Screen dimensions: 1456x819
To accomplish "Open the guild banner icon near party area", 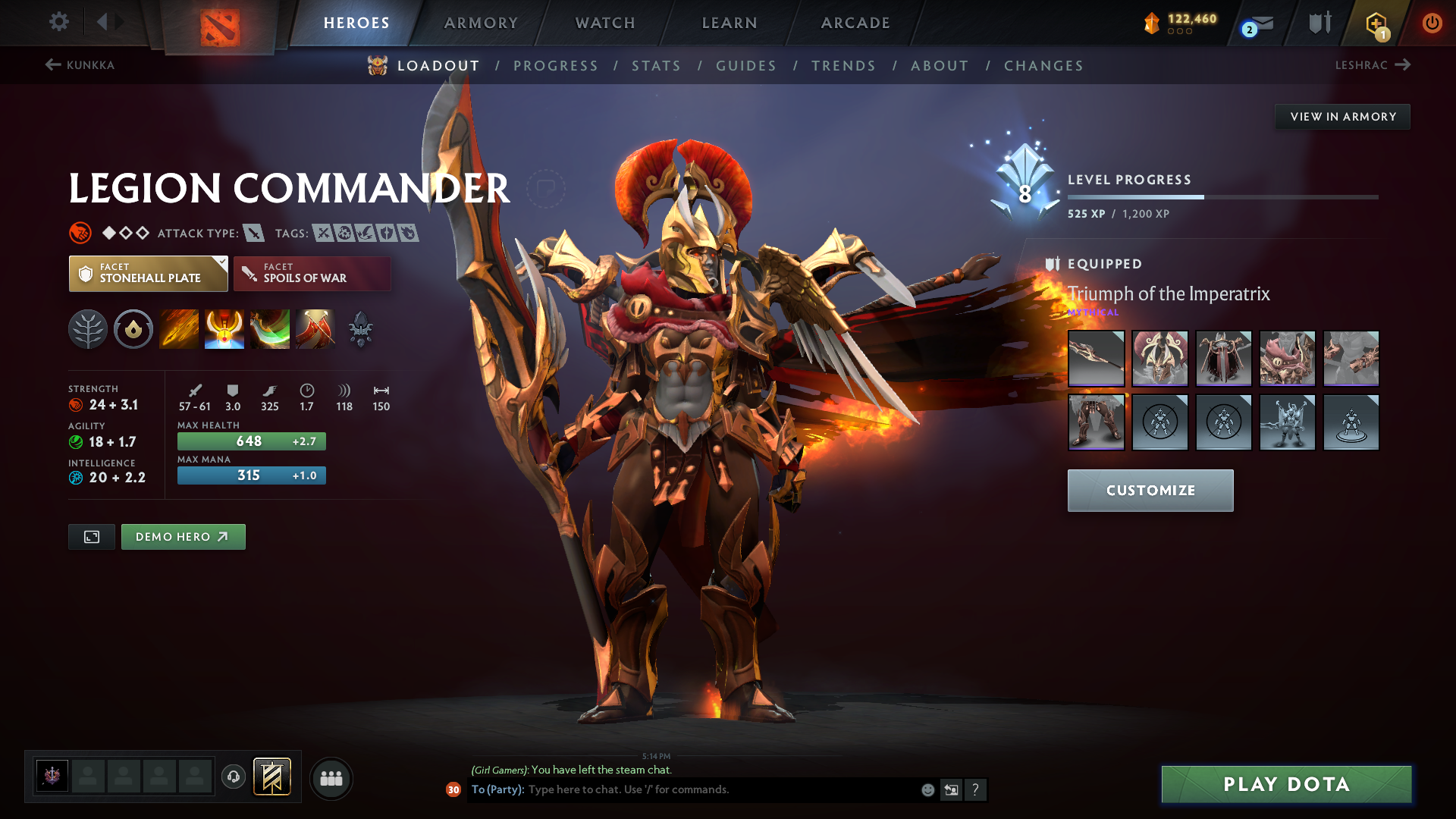I will tap(270, 777).
